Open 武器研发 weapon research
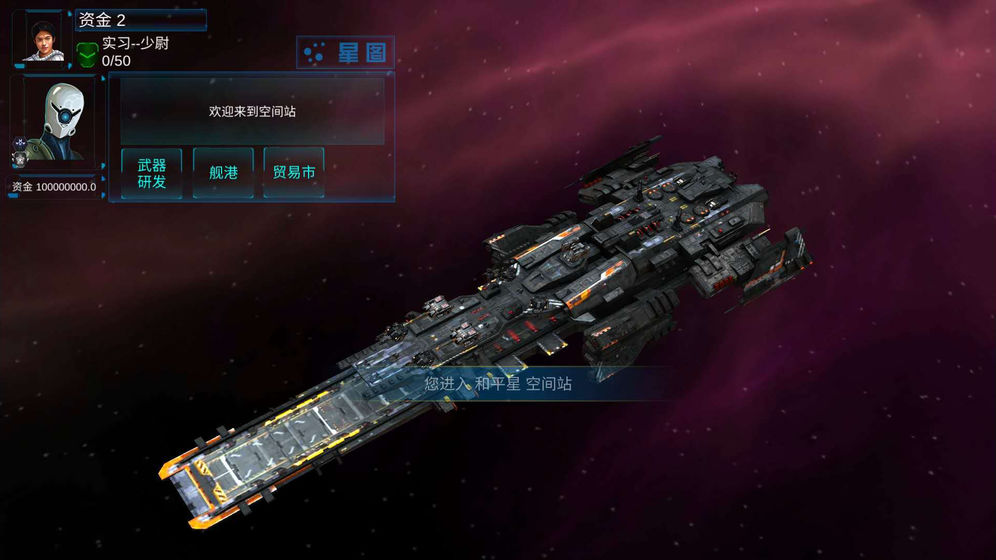 [152, 173]
